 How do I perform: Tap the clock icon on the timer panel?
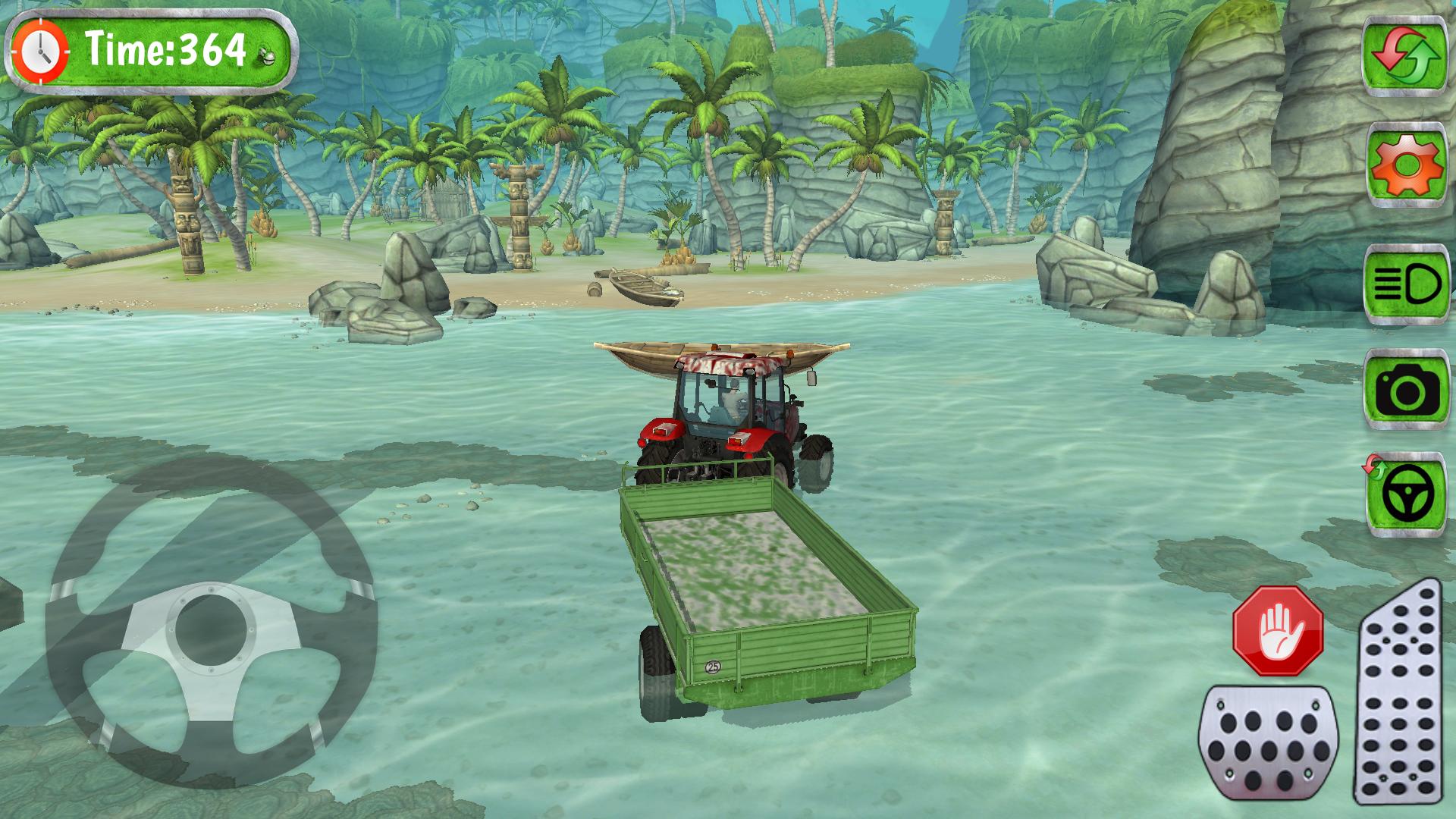tap(42, 49)
